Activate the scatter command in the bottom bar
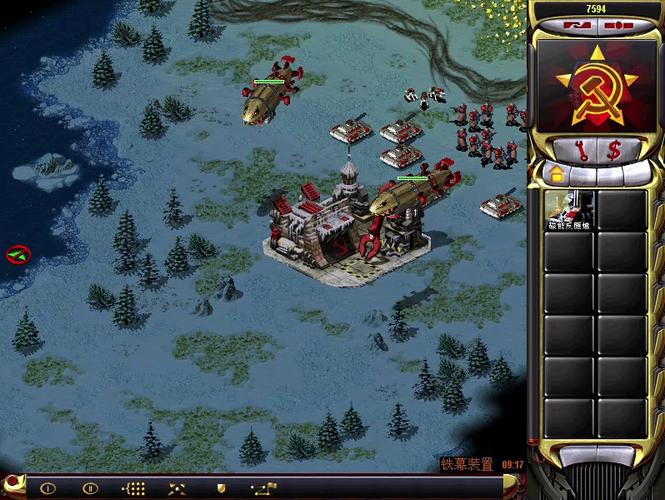This screenshot has height=500, width=665. (x=177, y=488)
